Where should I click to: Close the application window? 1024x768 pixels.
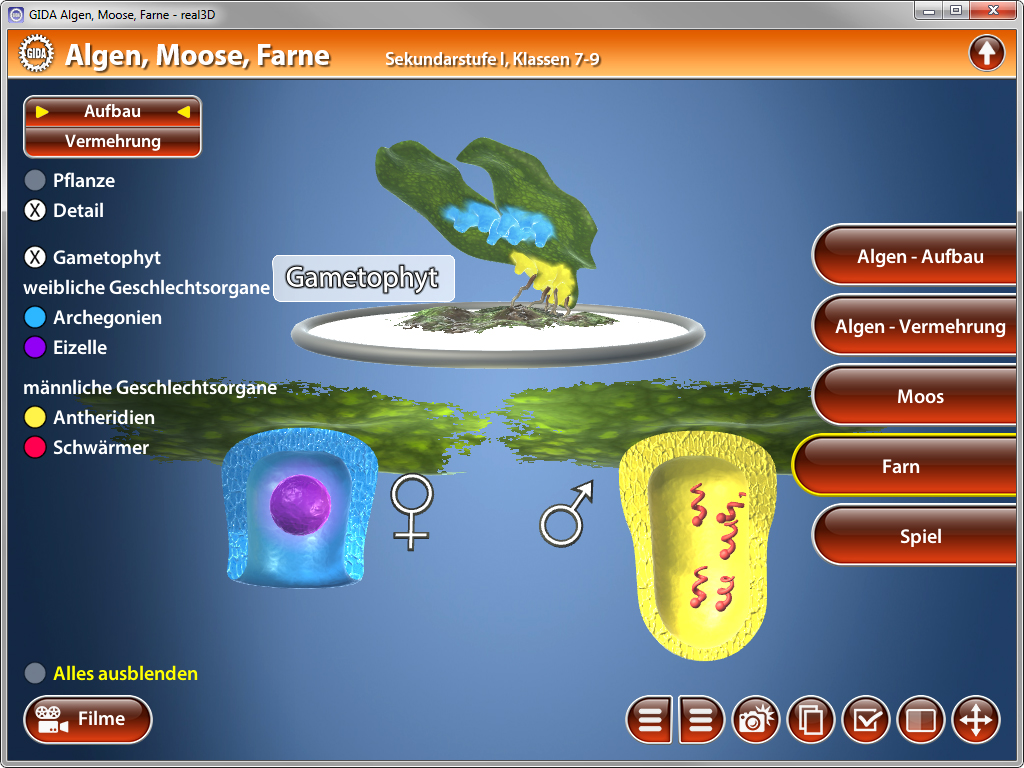pyautogui.click(x=992, y=10)
